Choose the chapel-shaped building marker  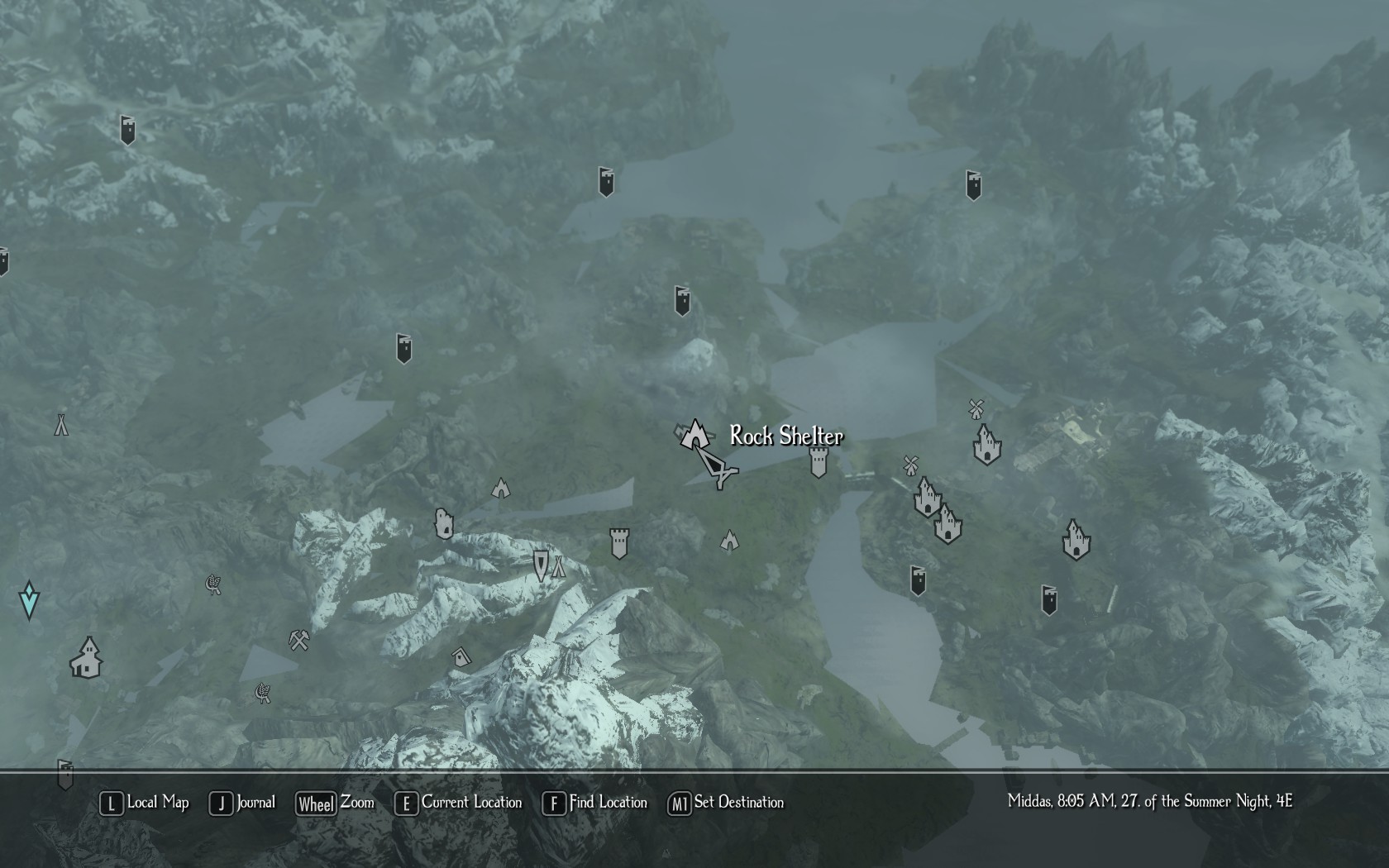(x=86, y=658)
